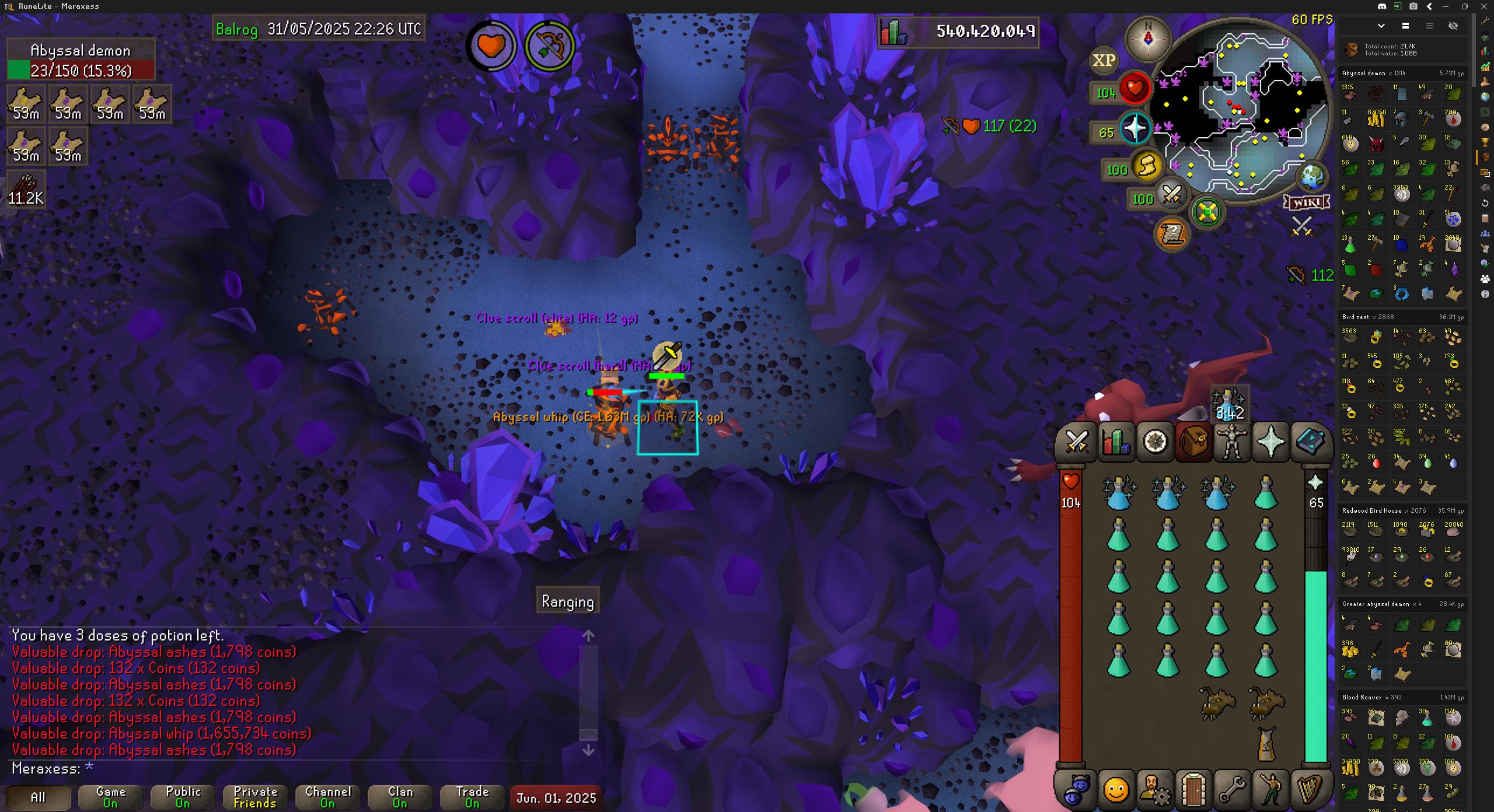Click the compass to face north
The height and width of the screenshot is (812, 1494).
point(1148,38)
